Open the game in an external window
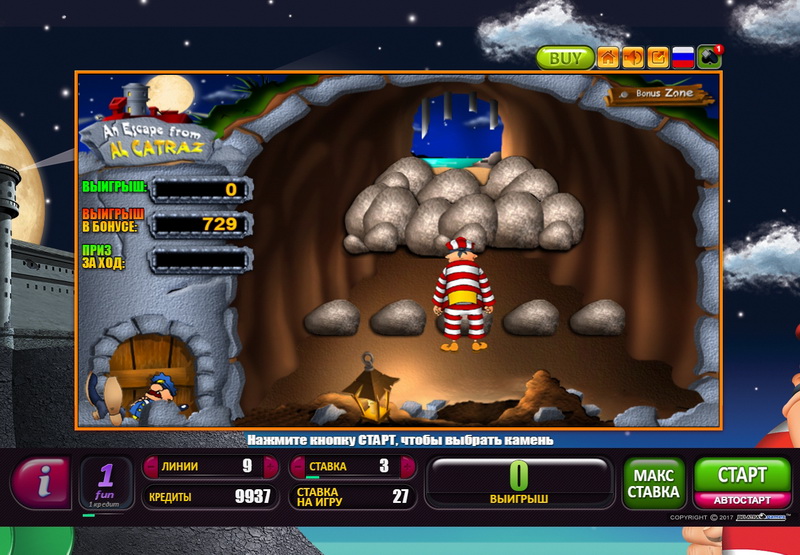The height and width of the screenshot is (555, 800). 658,58
